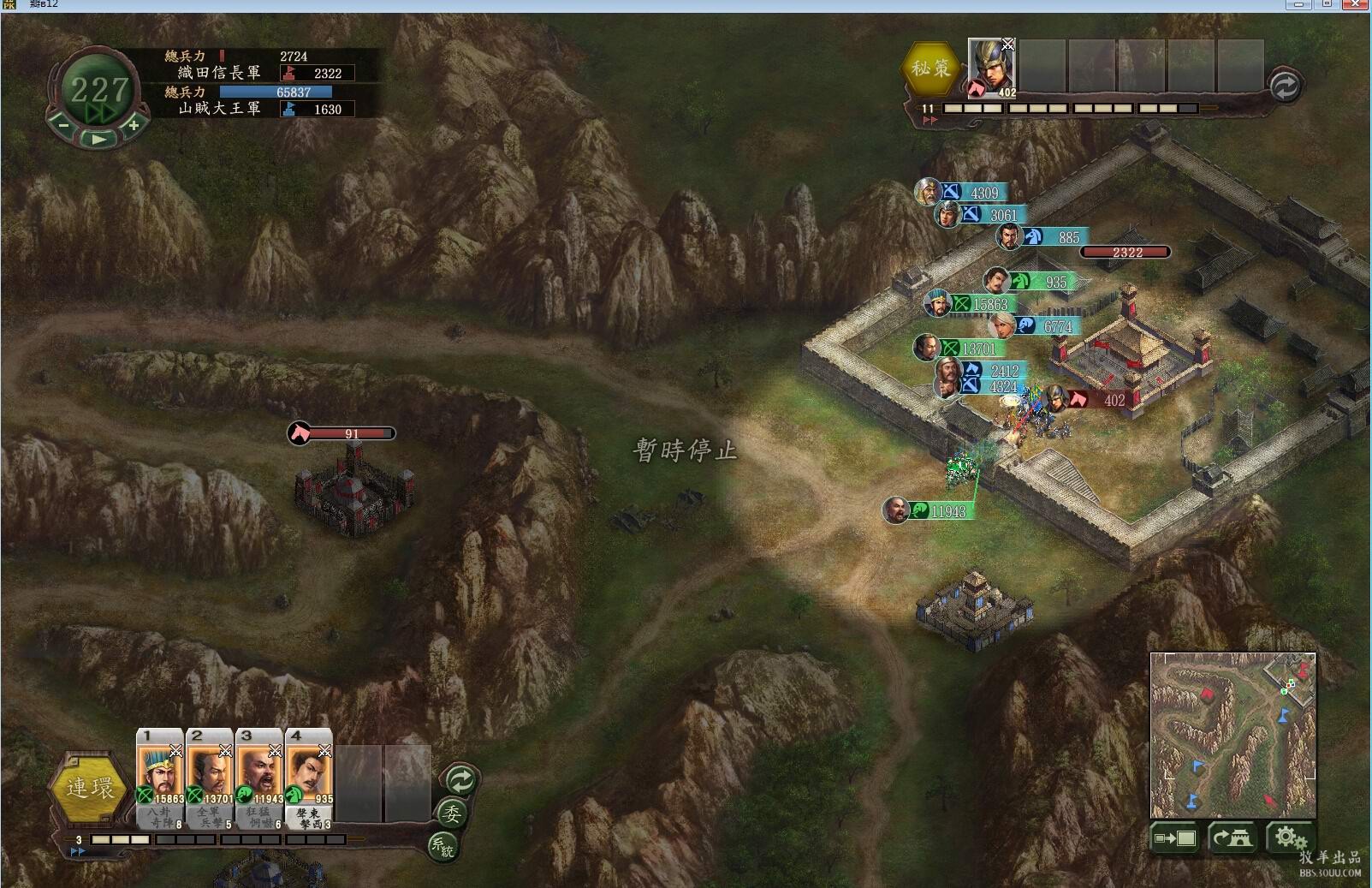Click the battlefield minimap
1372x888 pixels.
click(1232, 735)
